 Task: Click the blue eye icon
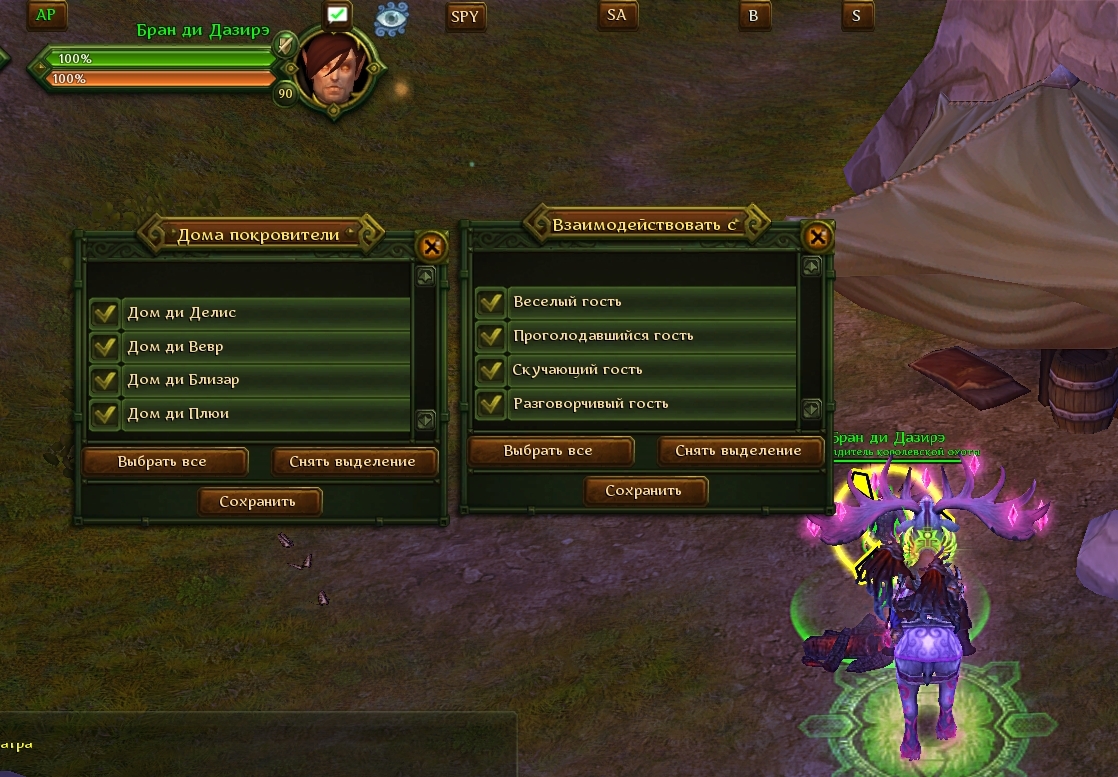tap(390, 18)
